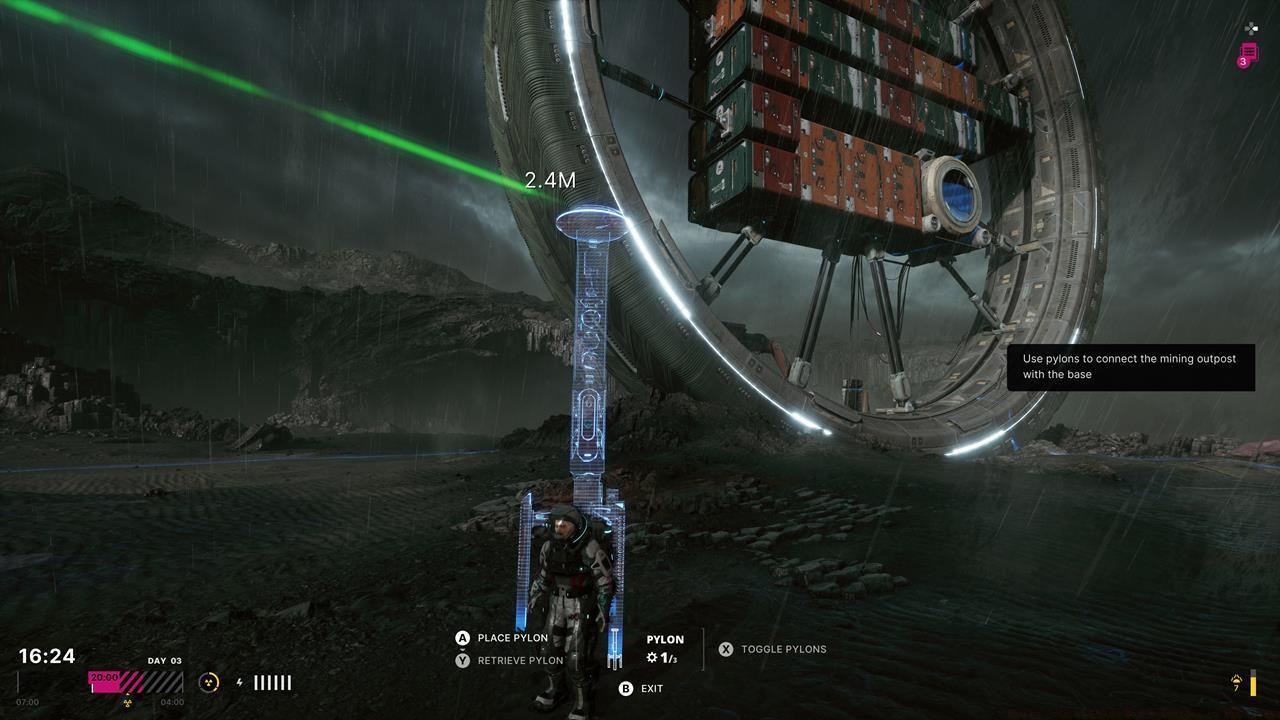Click the small radiation symbol under the timeline
The width and height of the screenshot is (1280, 720).
pyautogui.click(x=128, y=703)
